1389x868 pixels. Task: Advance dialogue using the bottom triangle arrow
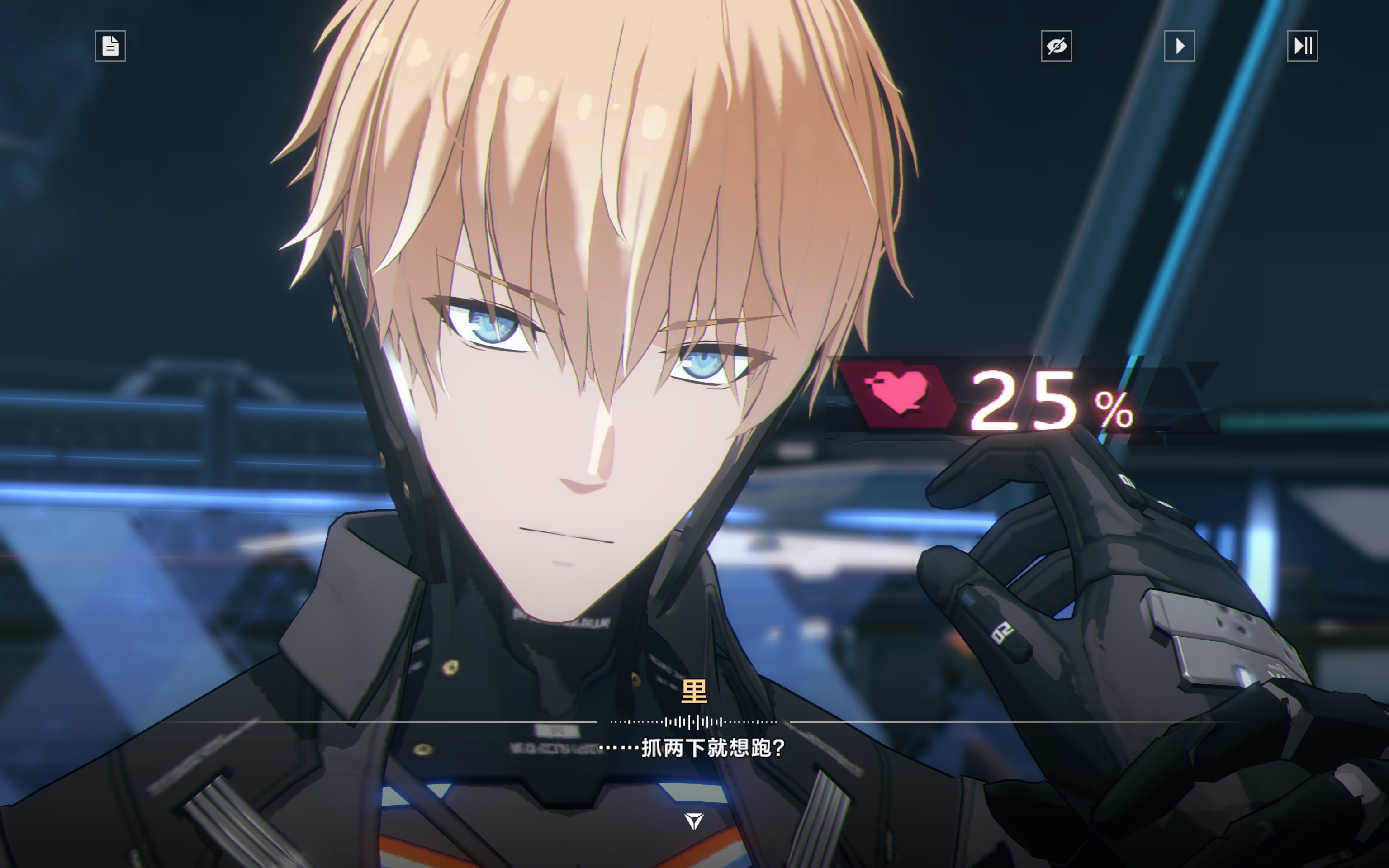[x=694, y=821]
